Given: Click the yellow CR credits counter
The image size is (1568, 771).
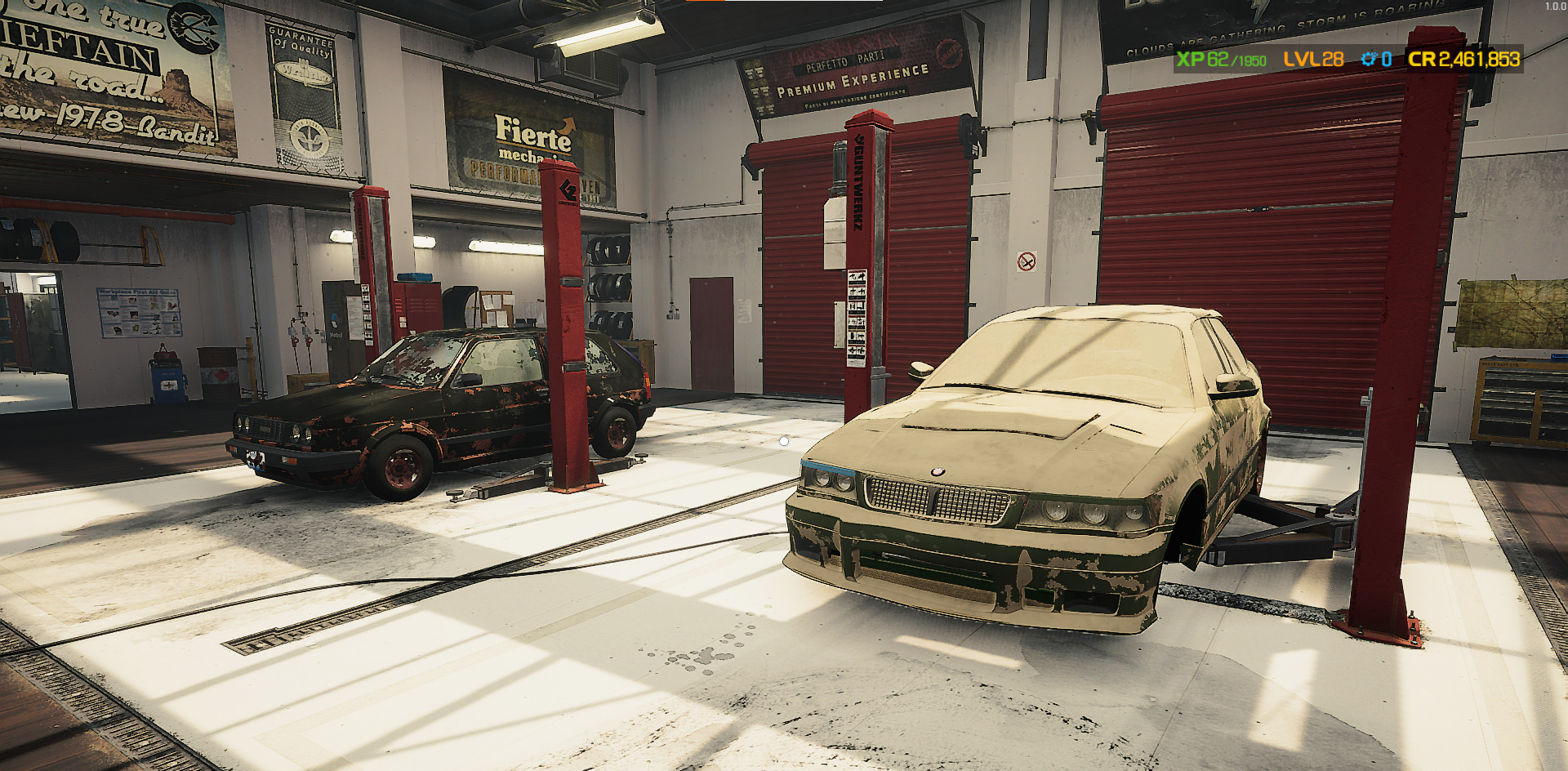Looking at the screenshot, I should (x=1466, y=60).
